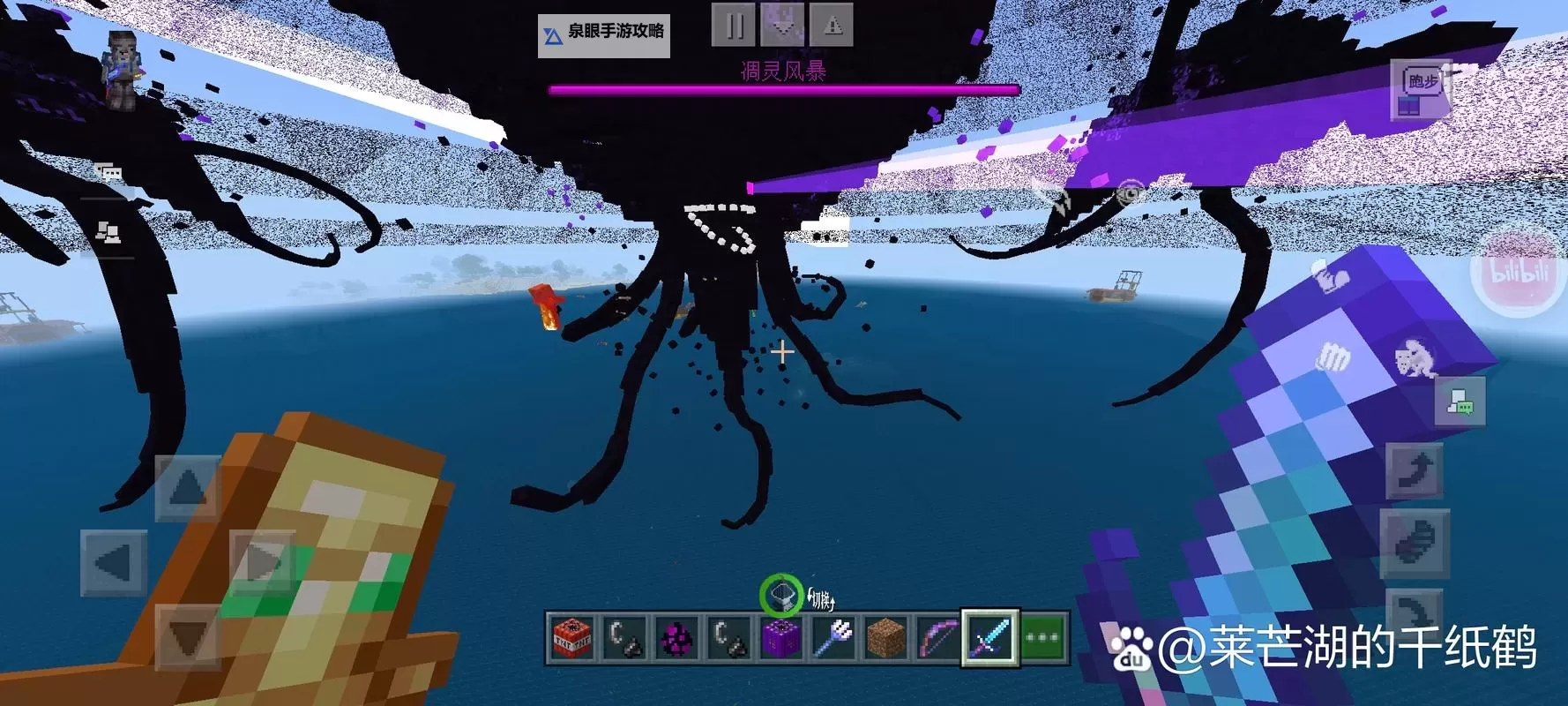
Task: Tap the warning triangle button at top
Action: 832,25
